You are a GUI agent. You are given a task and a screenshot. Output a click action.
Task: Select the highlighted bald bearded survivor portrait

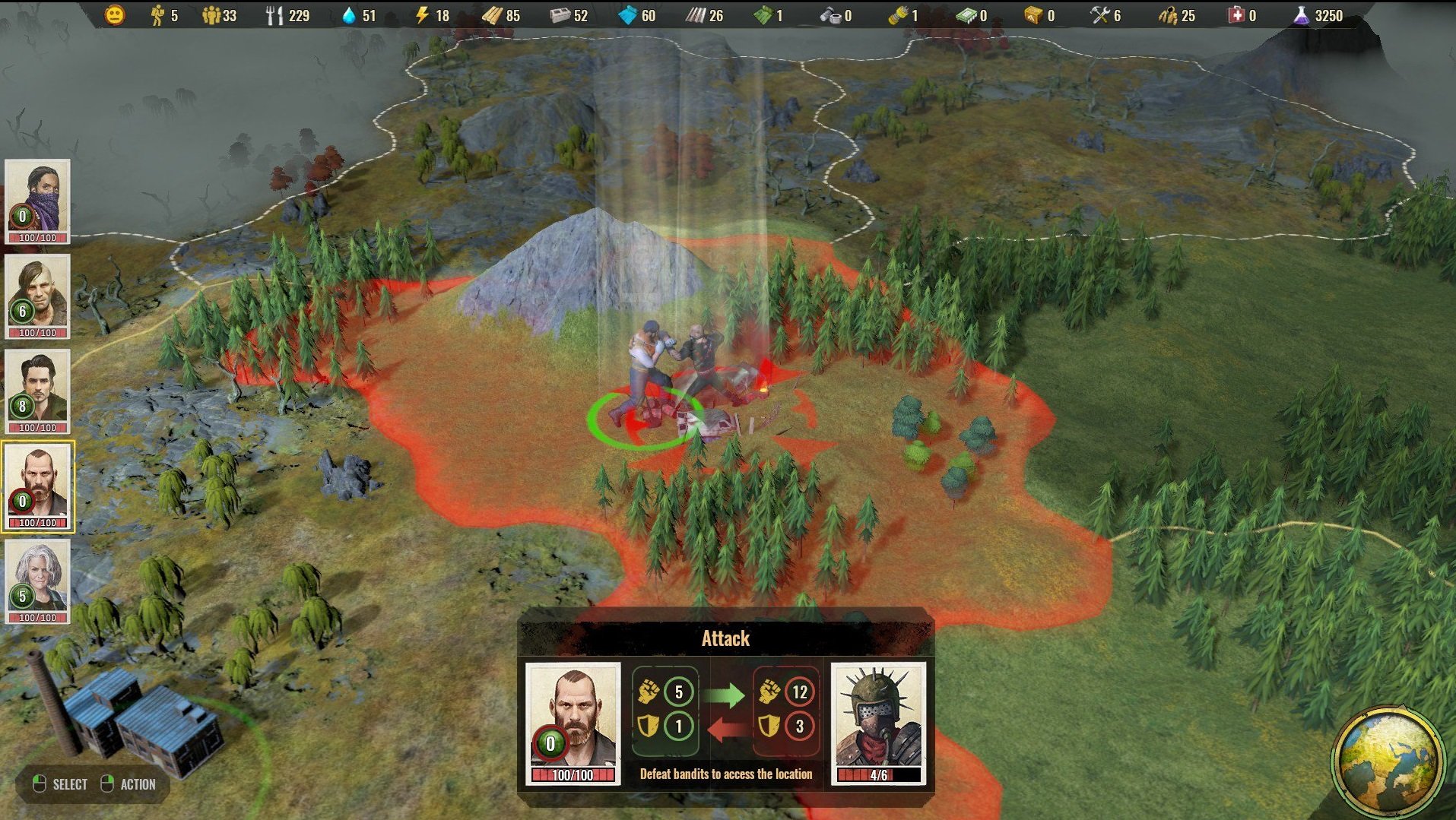tap(37, 486)
